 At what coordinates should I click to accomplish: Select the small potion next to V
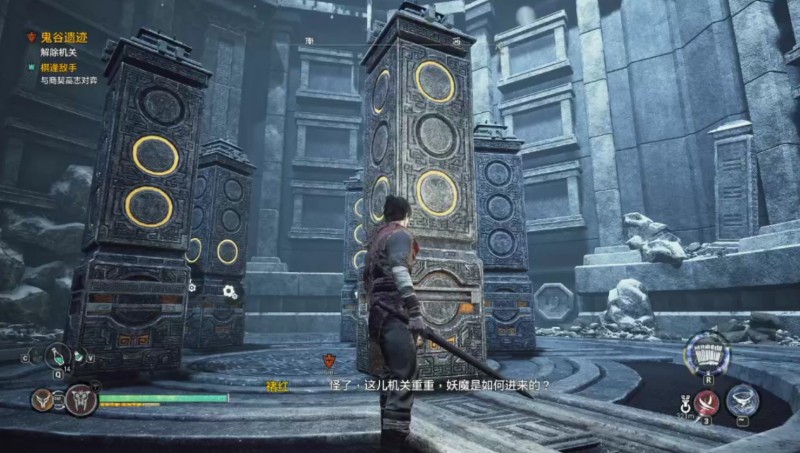click(x=78, y=356)
